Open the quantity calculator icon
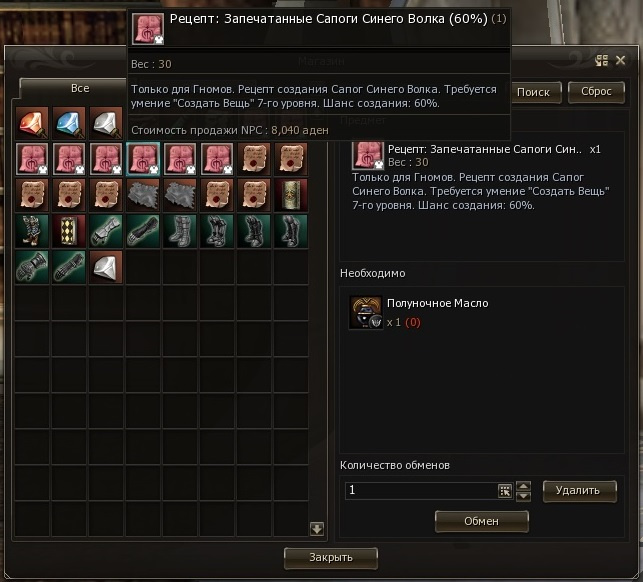Viewport: 643px width, 582px height. (x=505, y=491)
